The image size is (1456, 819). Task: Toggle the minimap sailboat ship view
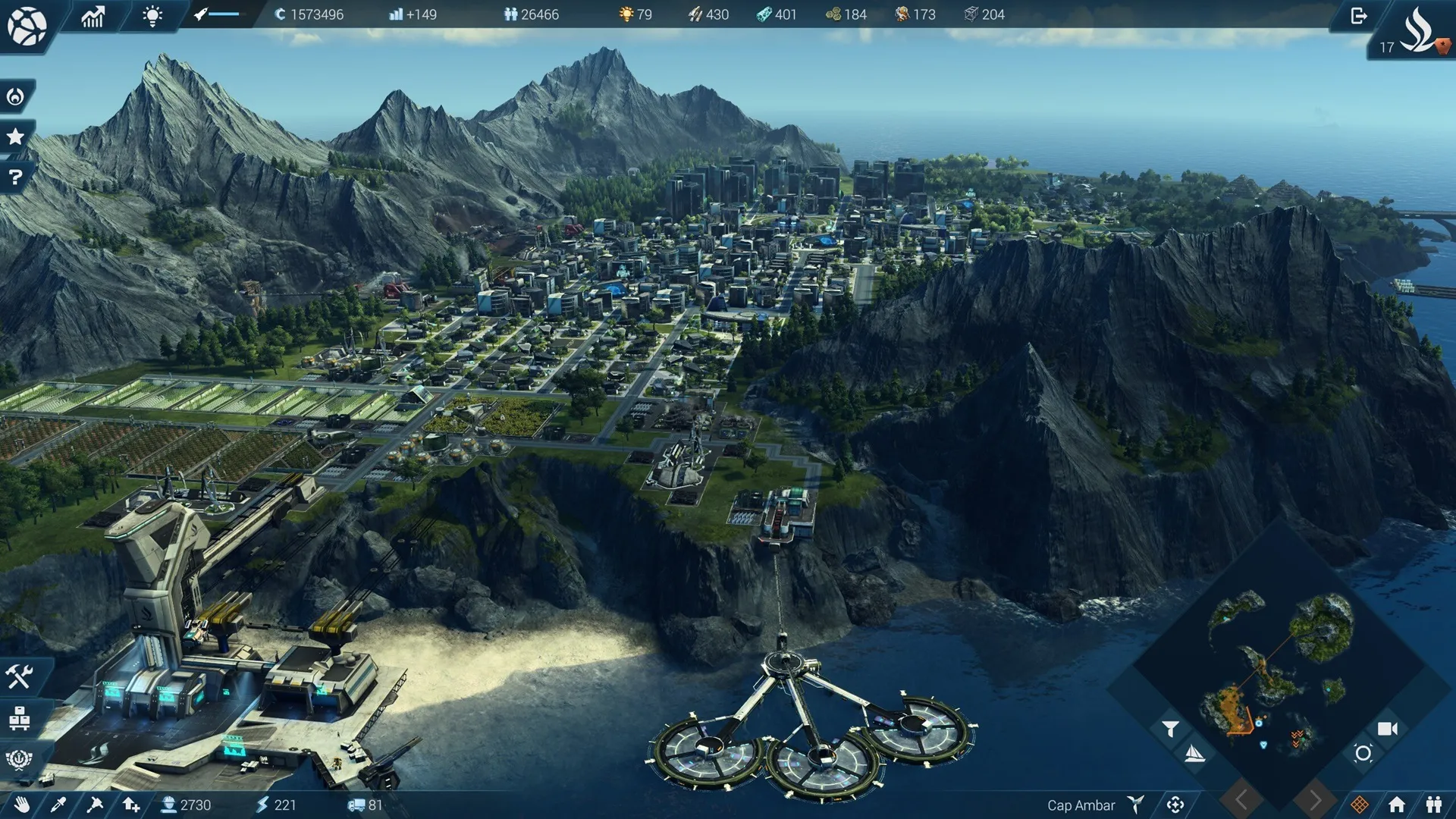coord(1194,754)
